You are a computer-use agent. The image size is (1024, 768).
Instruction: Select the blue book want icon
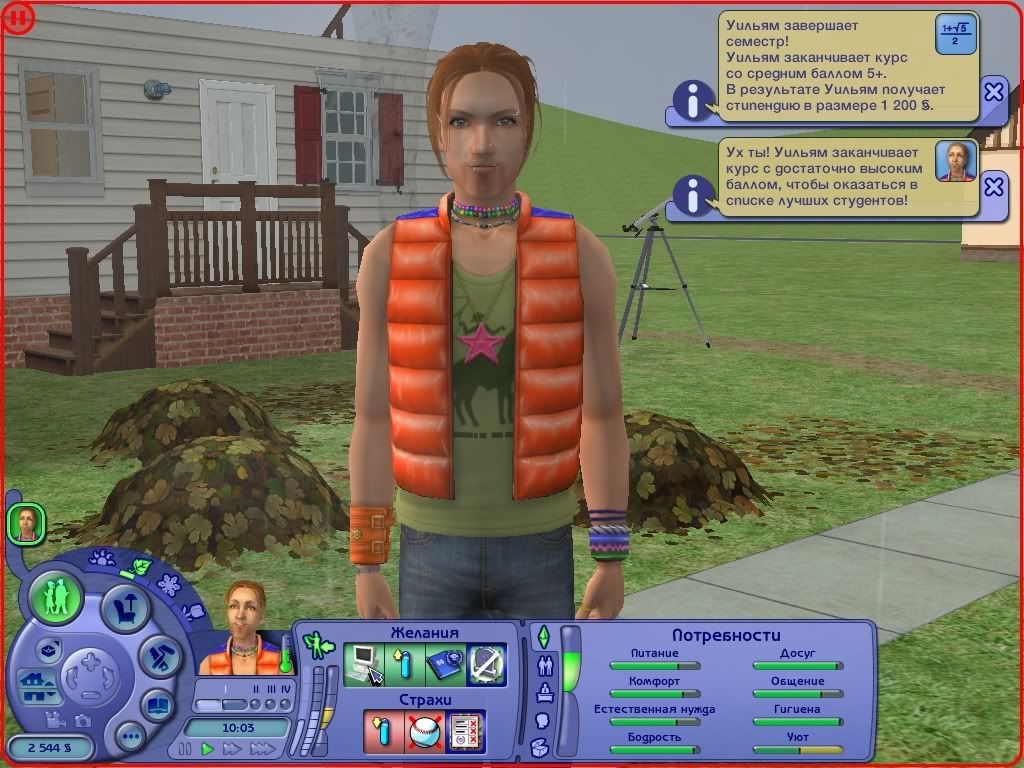tap(444, 664)
